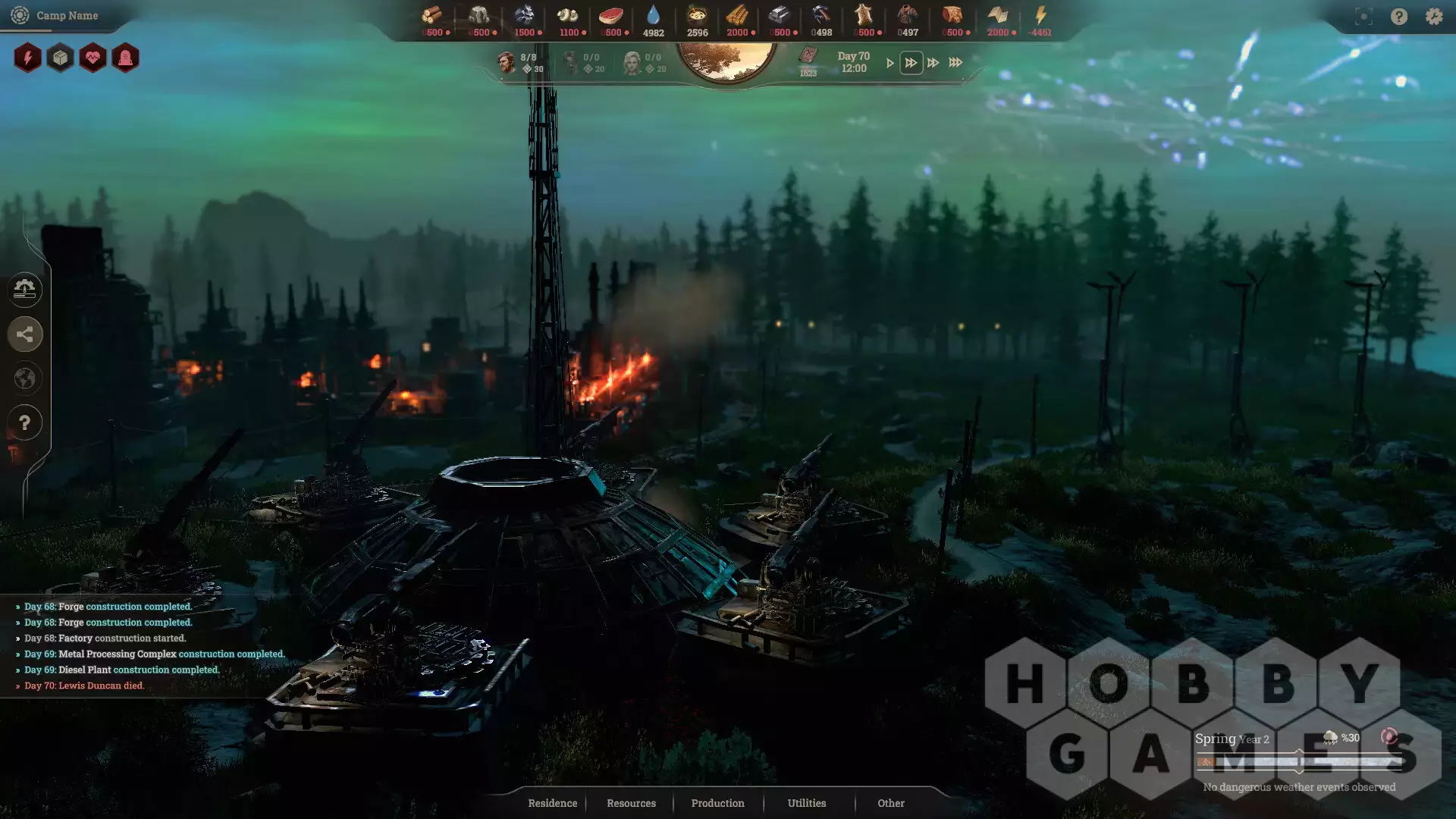Toggle the screen focus frame icon
Screen dimensions: 1456x819
[x=1363, y=16]
